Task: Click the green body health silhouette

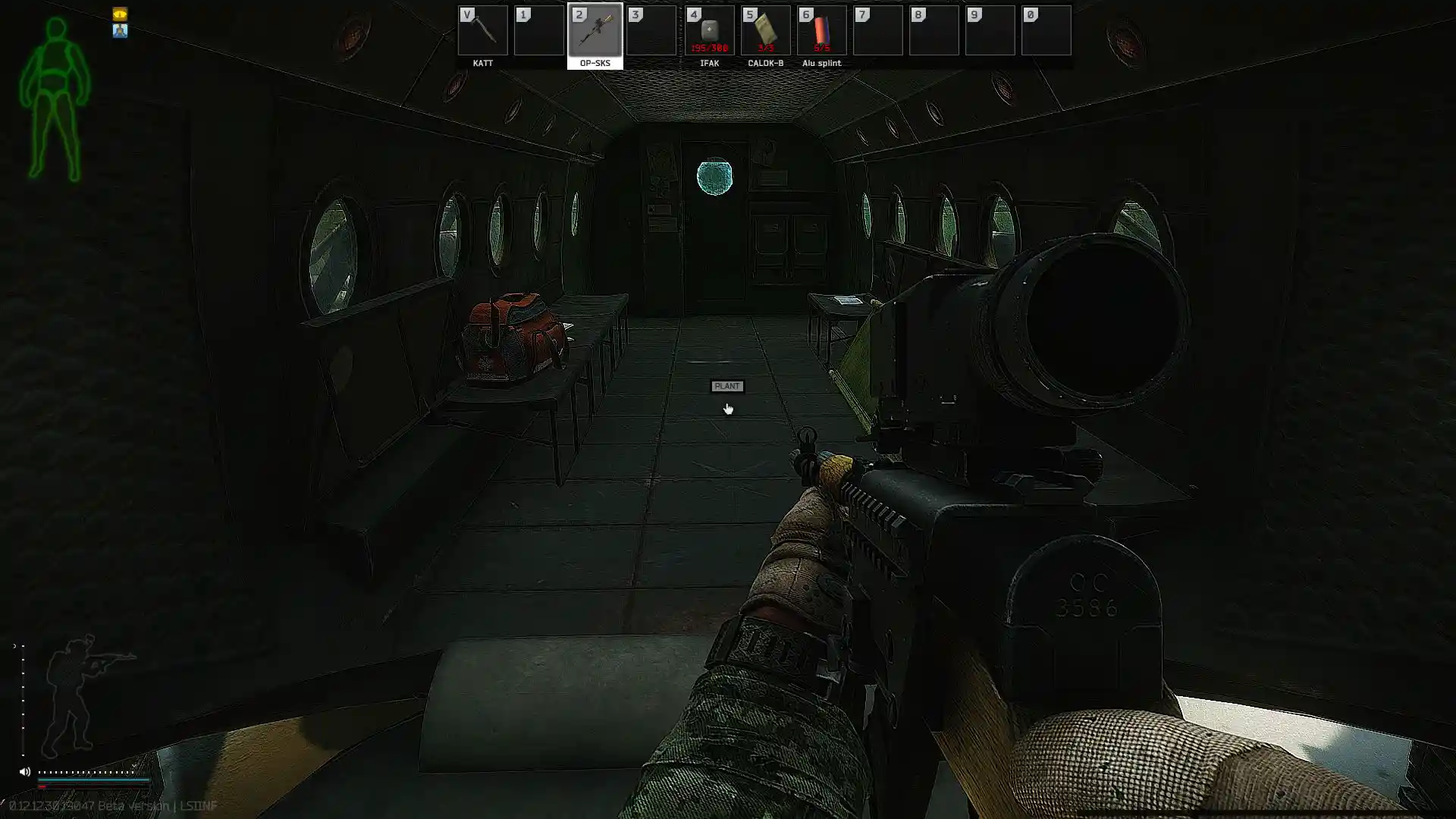Action: [55, 99]
